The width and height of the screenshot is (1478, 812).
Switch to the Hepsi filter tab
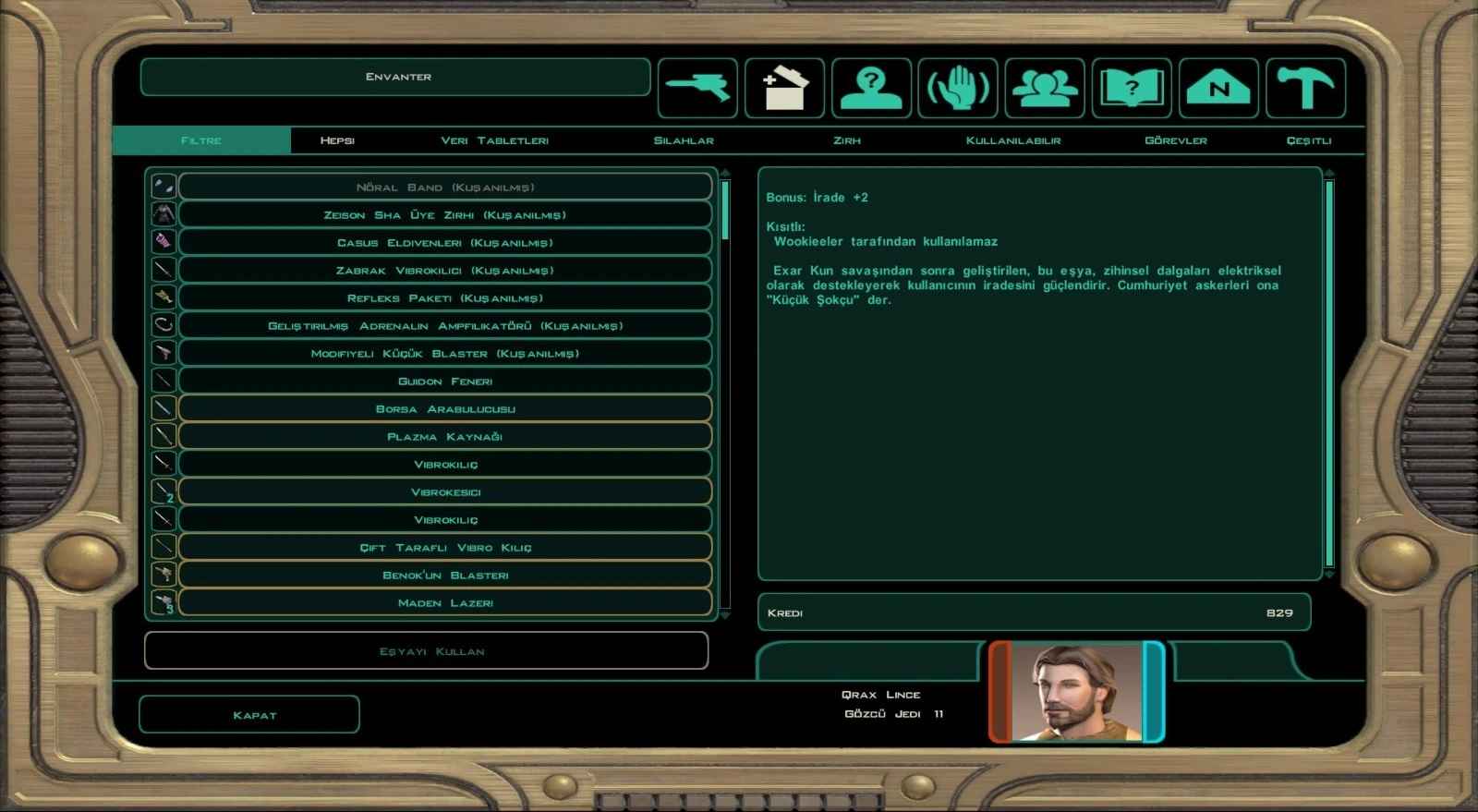[337, 140]
